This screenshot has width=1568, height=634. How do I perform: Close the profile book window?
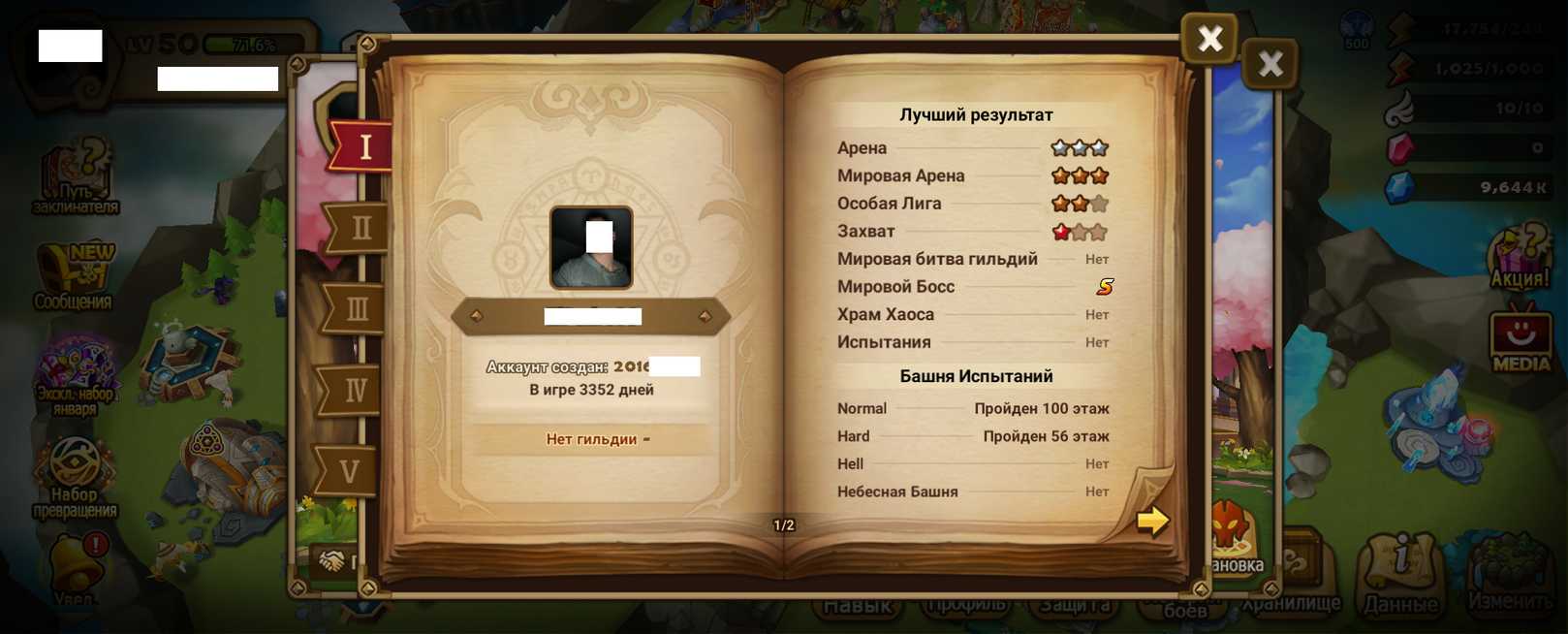[x=1208, y=39]
